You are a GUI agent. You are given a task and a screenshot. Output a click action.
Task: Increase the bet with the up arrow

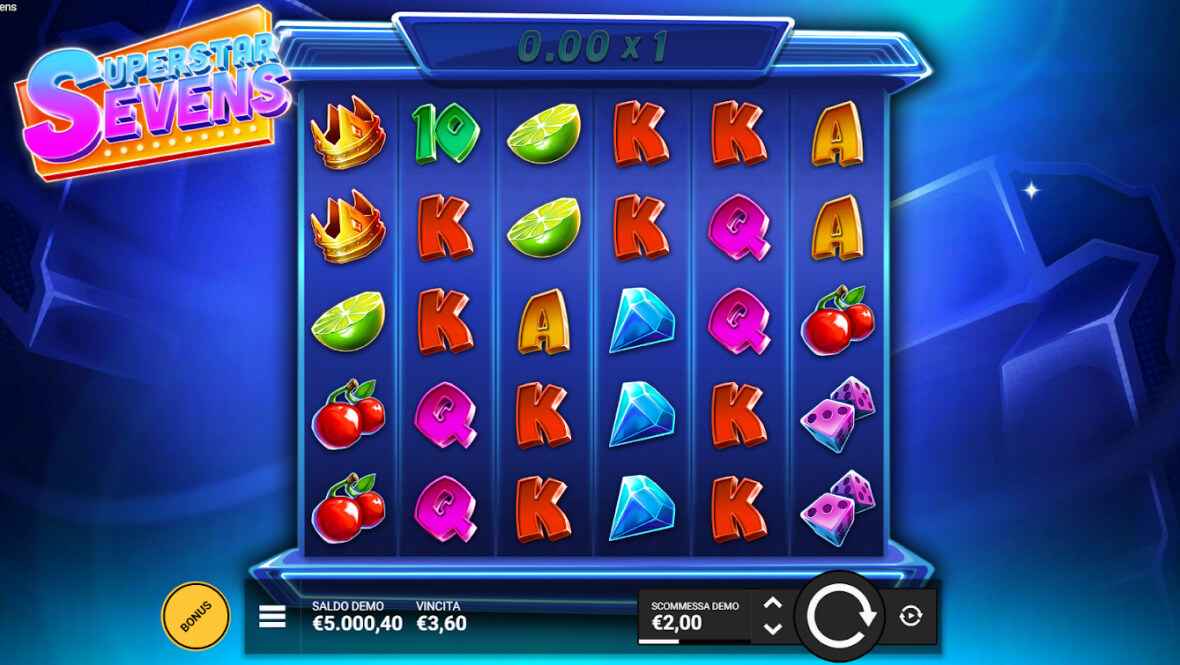click(772, 604)
